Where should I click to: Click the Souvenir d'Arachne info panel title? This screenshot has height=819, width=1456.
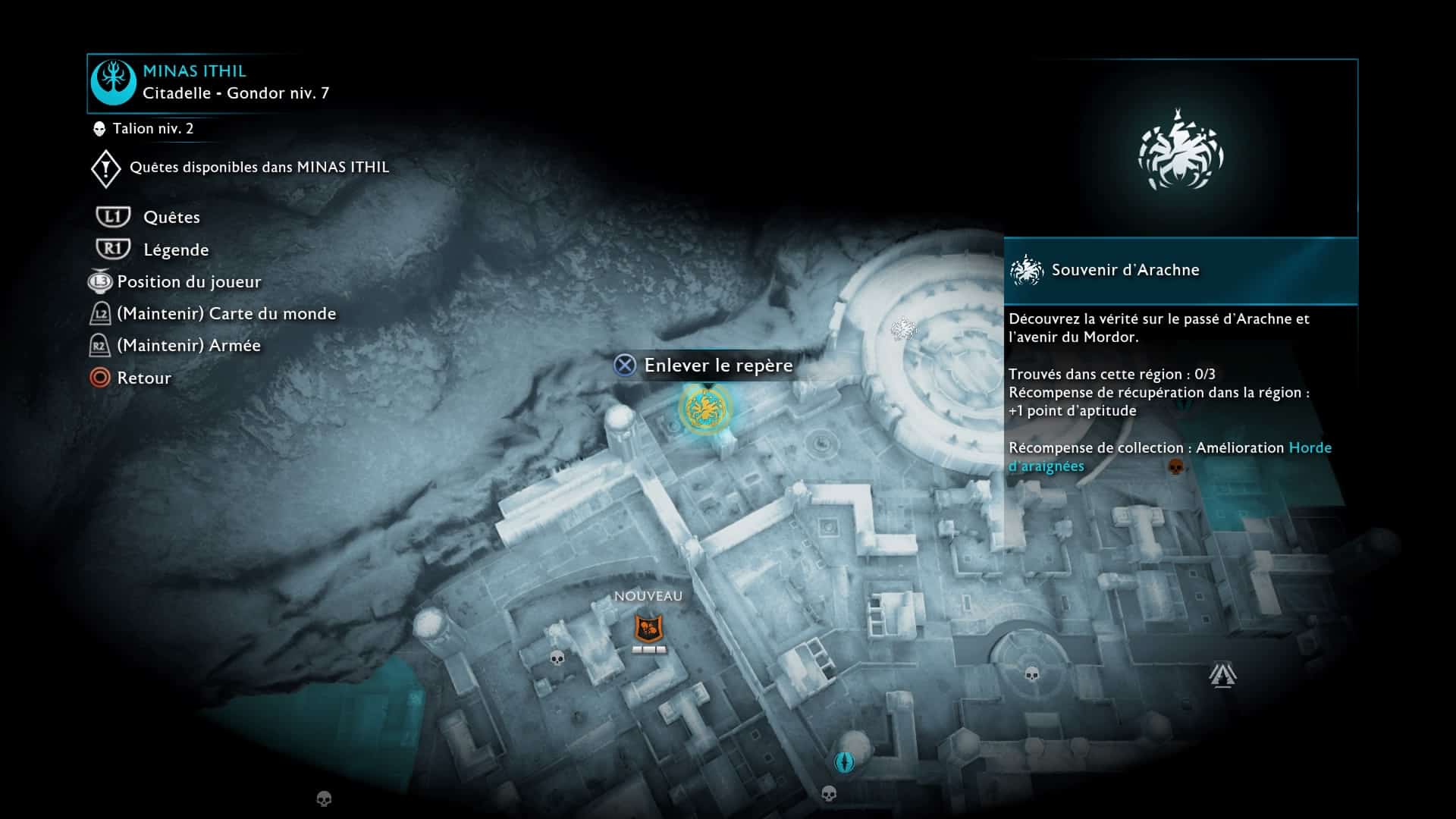coord(1125,270)
